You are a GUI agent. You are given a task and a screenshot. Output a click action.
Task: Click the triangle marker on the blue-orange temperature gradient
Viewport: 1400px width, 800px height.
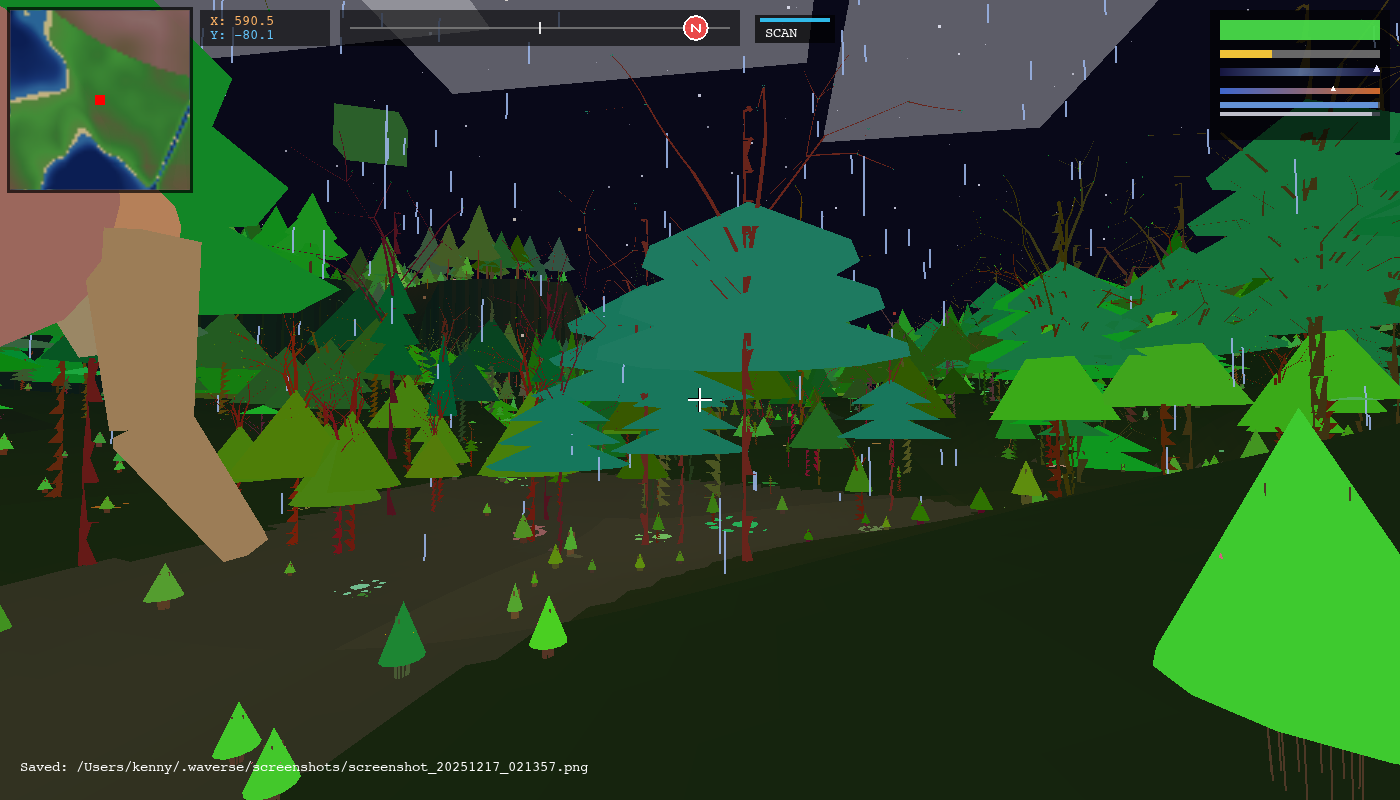coord(1333,90)
